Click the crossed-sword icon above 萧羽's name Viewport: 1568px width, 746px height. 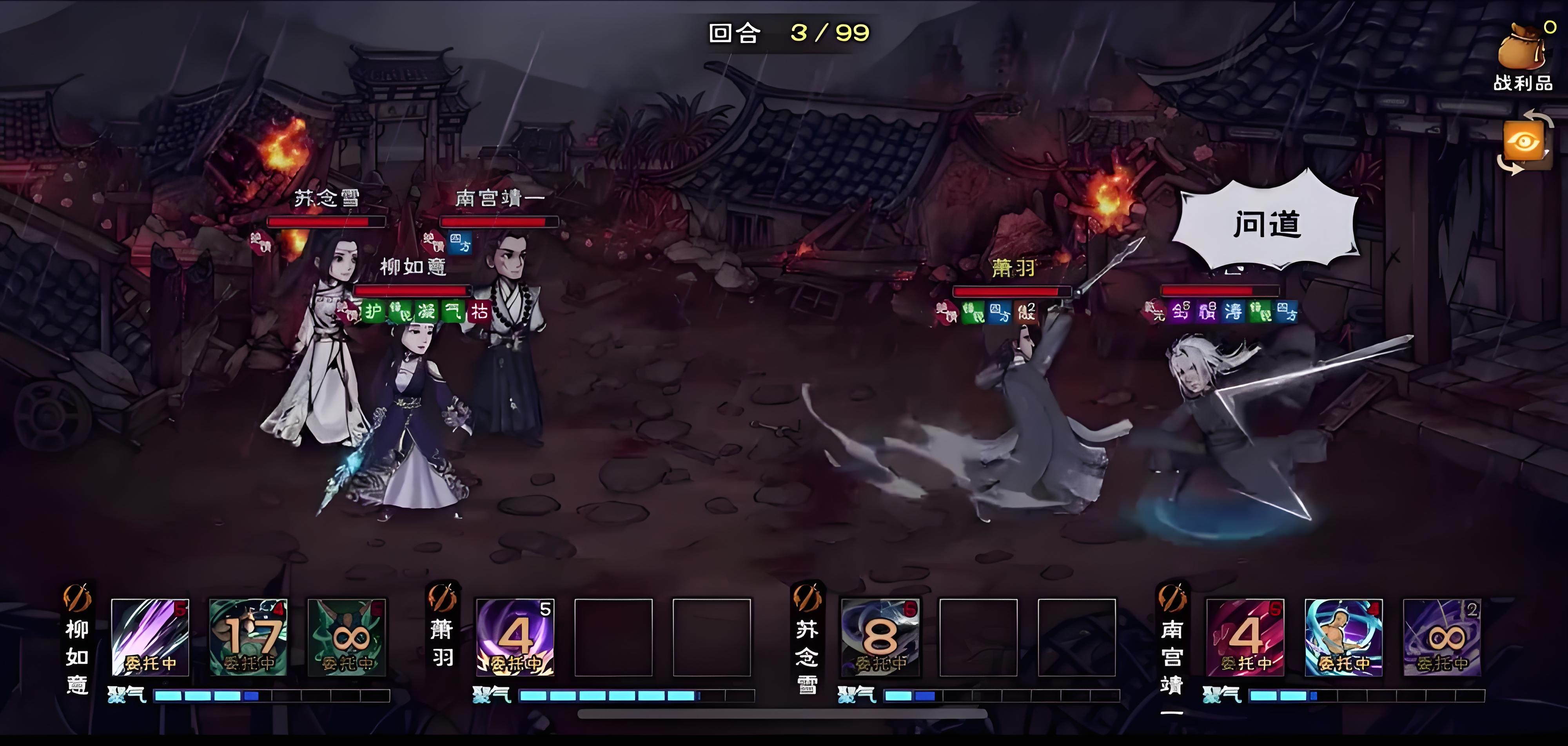443,598
